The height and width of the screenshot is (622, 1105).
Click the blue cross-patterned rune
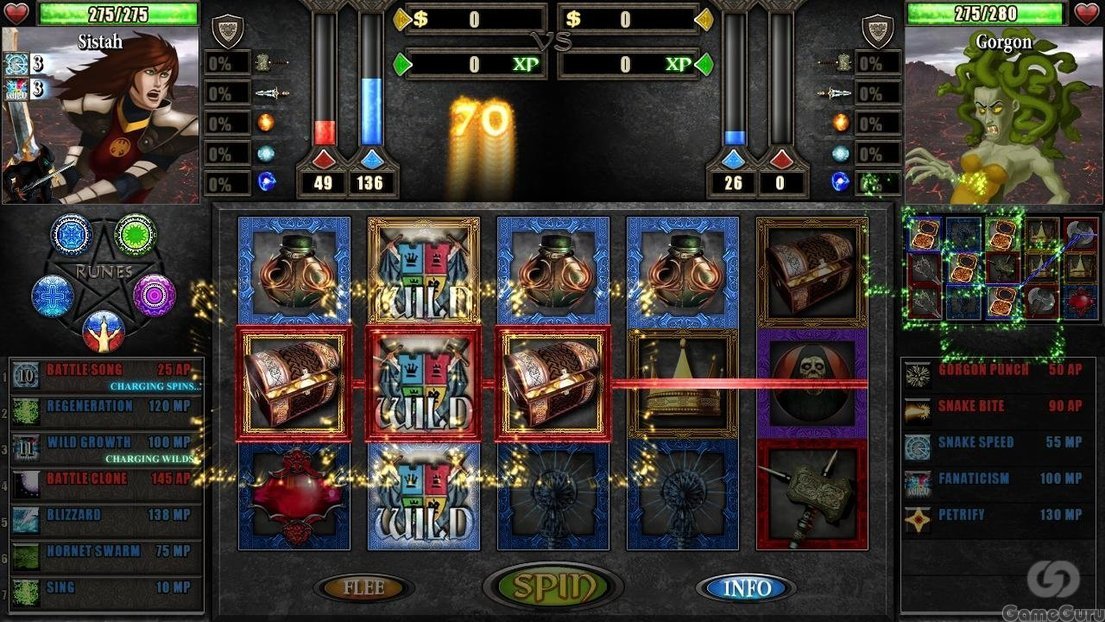[53, 296]
